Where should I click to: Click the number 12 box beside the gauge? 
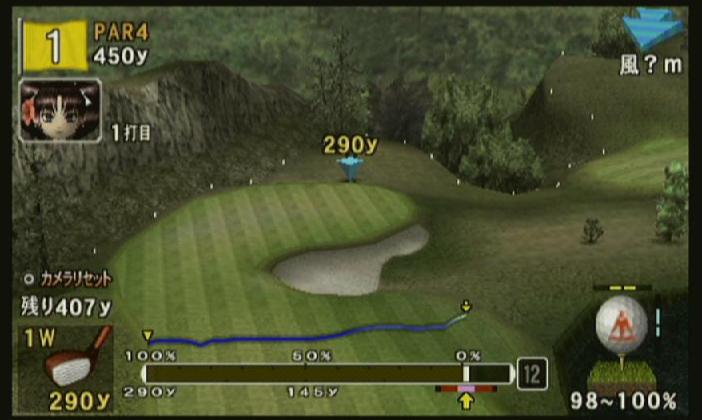533,374
